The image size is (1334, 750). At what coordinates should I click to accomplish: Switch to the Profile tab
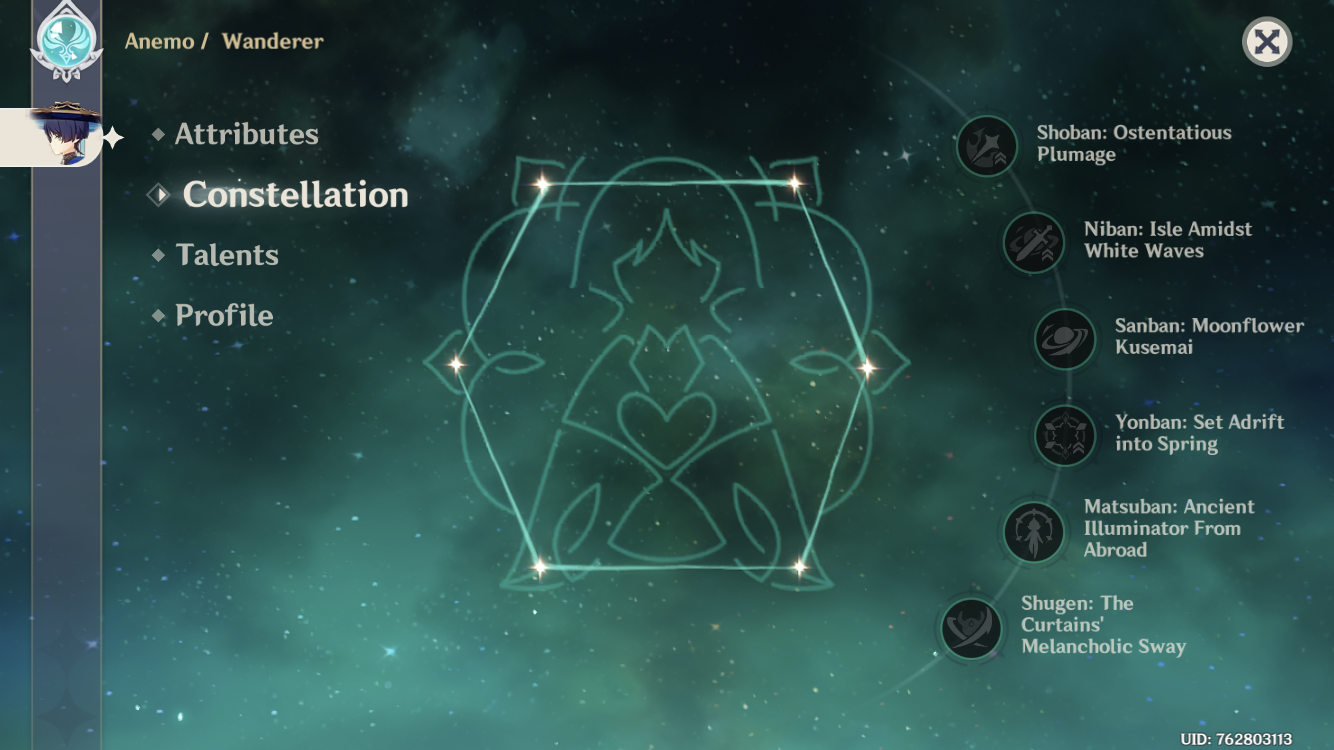[223, 315]
